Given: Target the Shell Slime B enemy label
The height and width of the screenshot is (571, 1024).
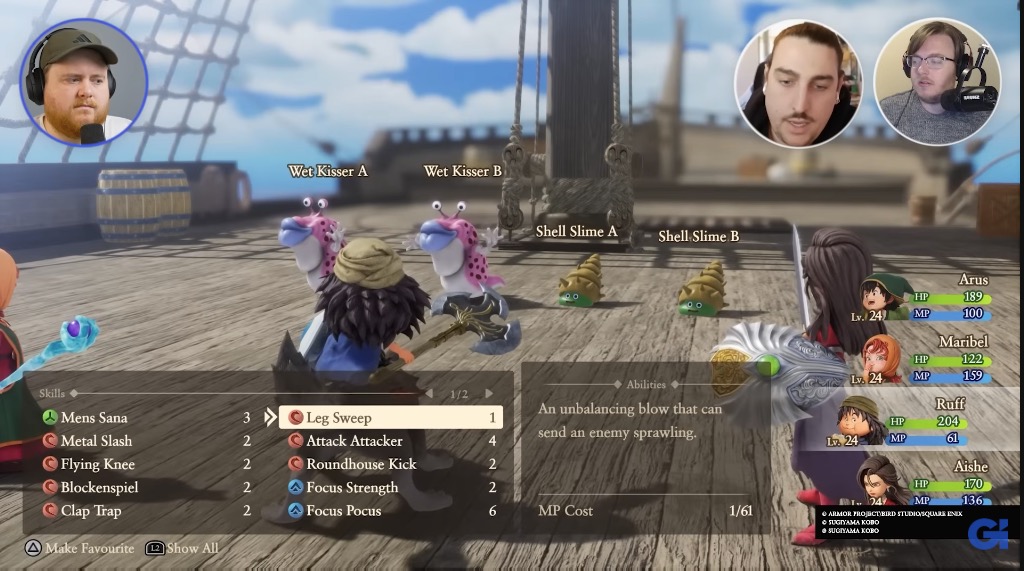Looking at the screenshot, I should [698, 236].
